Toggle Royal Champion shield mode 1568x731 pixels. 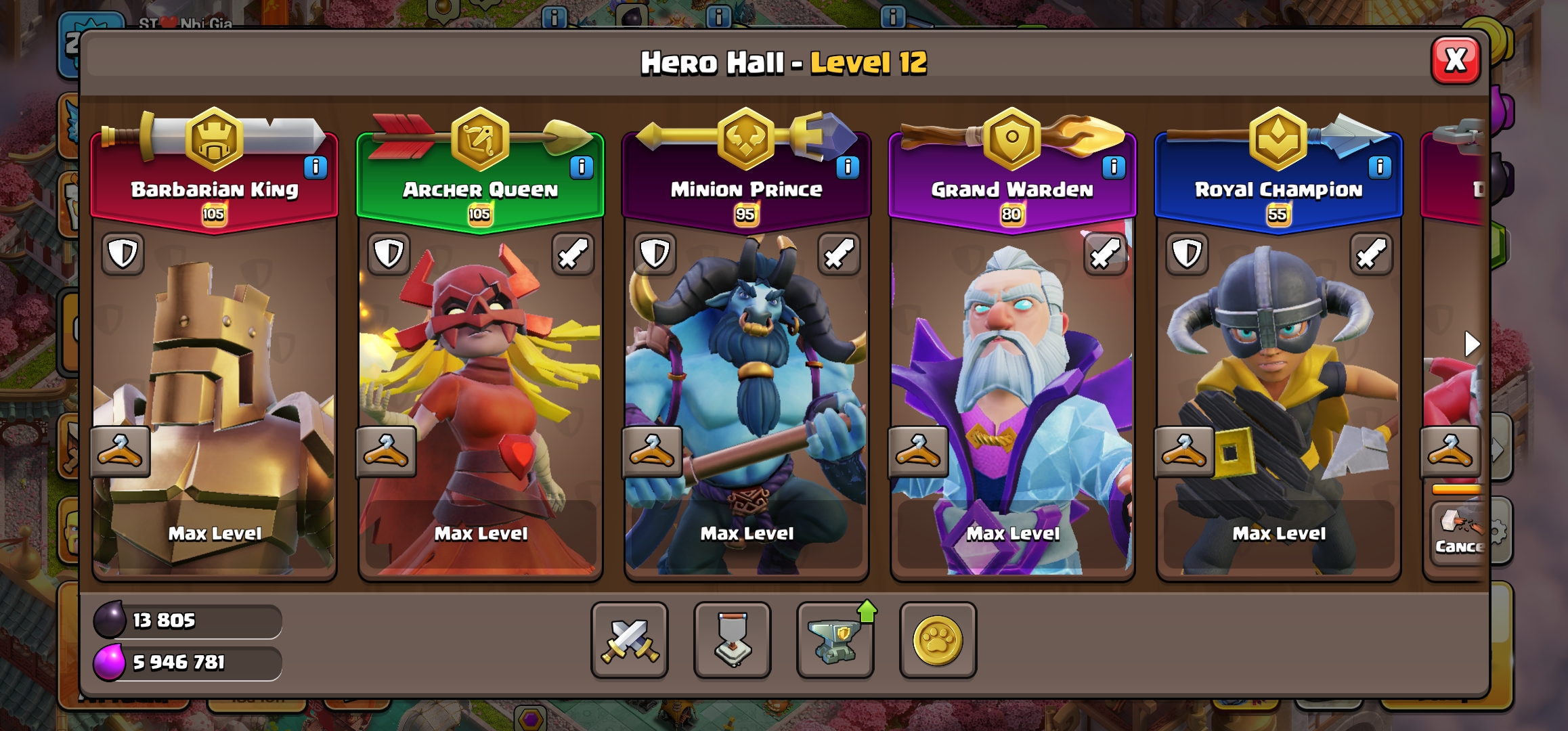tap(1187, 254)
